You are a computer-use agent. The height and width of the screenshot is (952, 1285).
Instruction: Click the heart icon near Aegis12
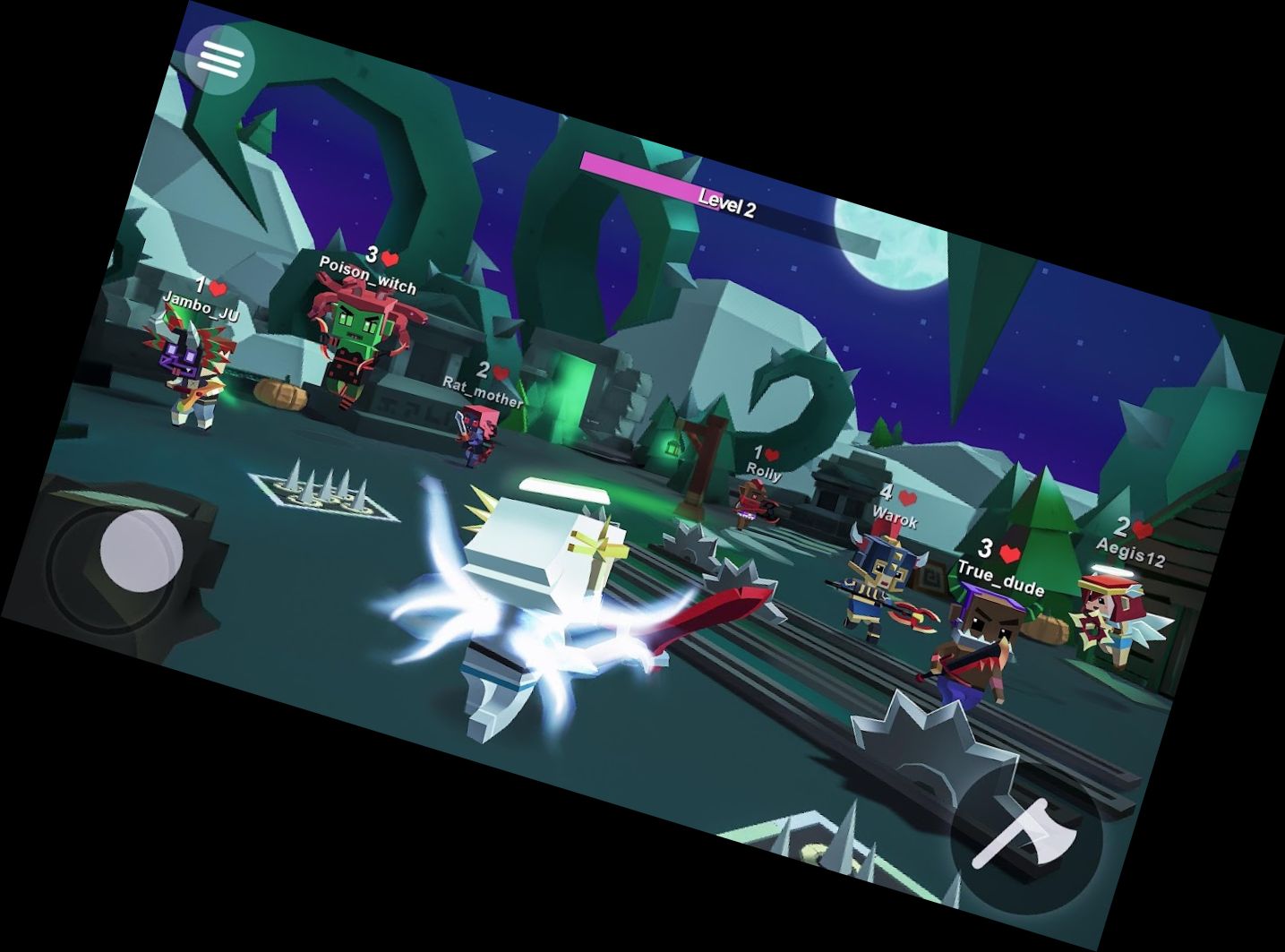1140,527
